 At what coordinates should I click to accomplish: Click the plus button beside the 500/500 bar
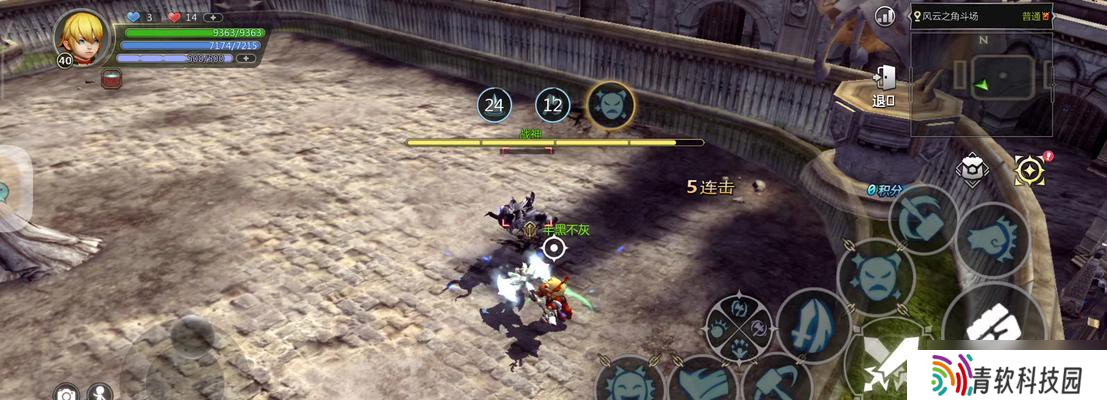[243, 59]
